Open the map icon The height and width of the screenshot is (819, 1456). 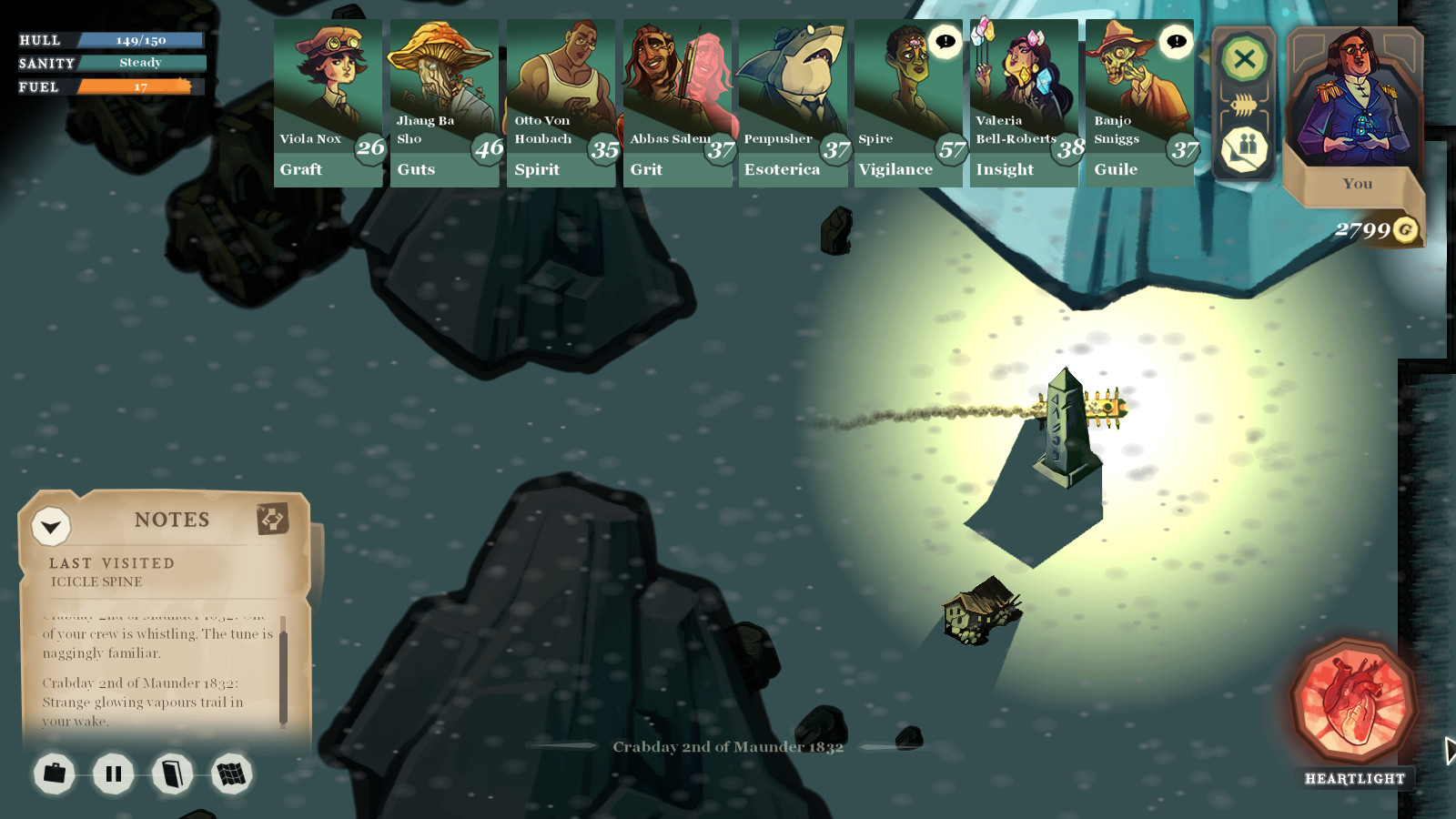click(231, 774)
